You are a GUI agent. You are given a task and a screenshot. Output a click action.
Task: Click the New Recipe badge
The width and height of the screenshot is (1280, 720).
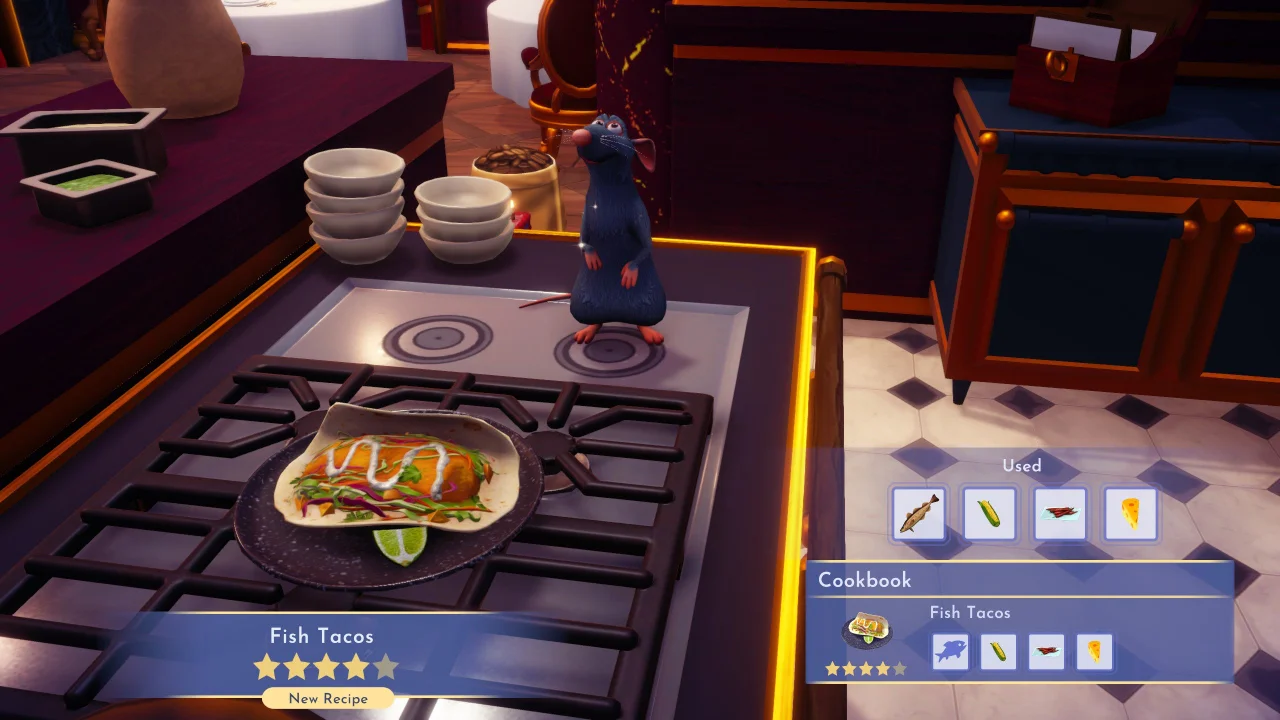[327, 699]
